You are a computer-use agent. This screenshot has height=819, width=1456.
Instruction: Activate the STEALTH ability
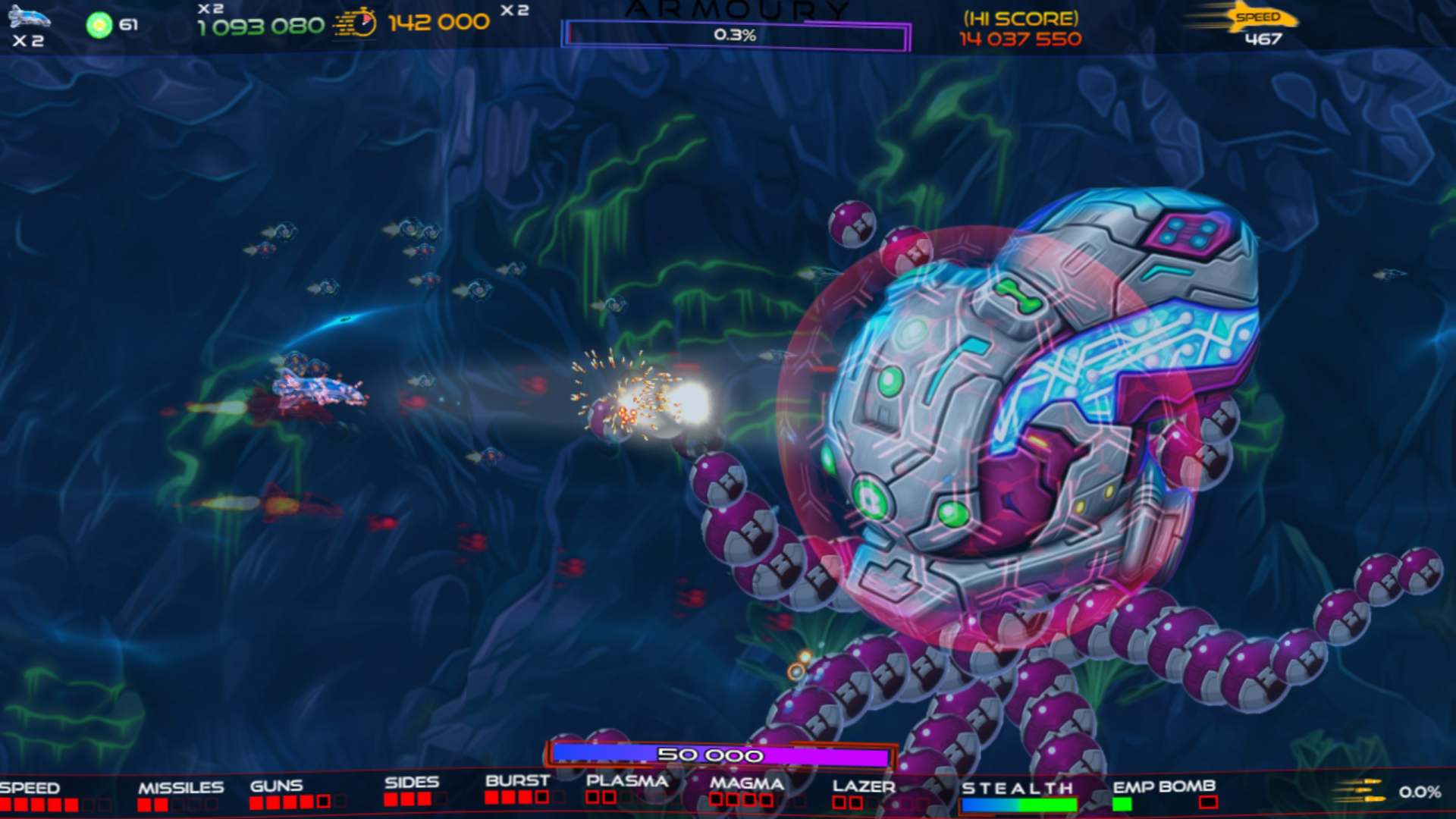point(1017,789)
